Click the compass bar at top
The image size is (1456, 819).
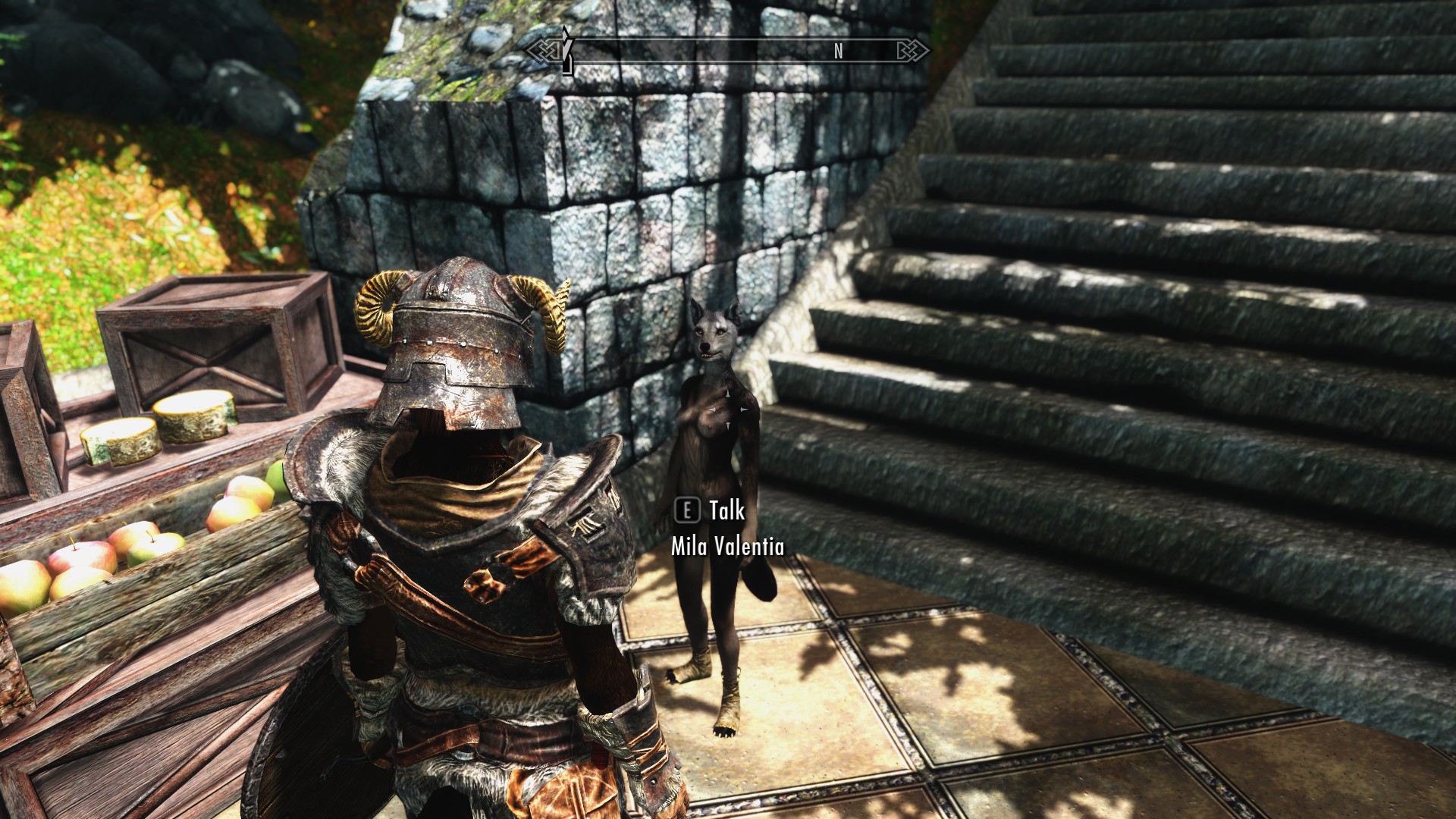(727, 51)
